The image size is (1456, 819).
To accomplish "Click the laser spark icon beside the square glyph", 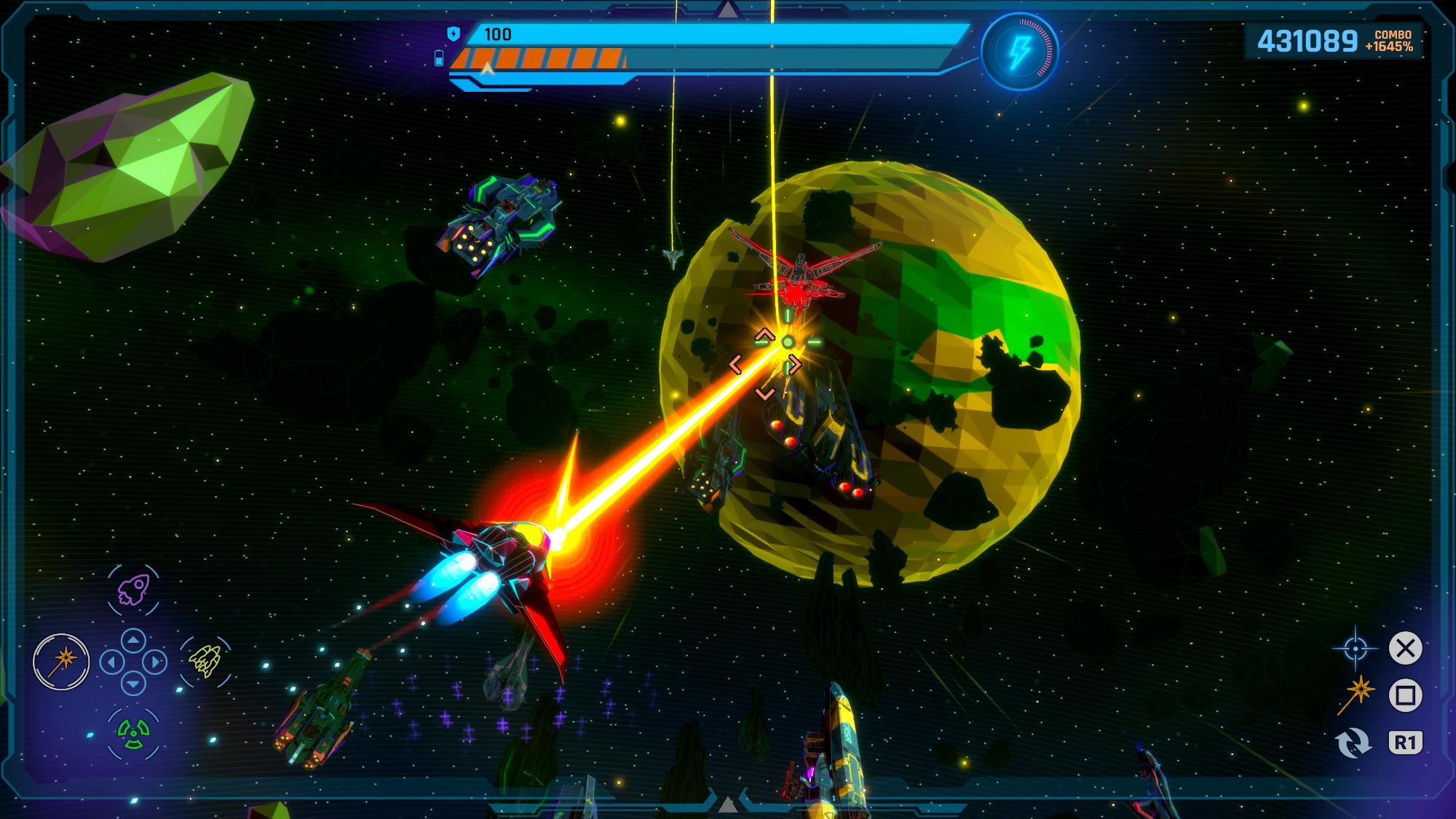I will point(1356,694).
